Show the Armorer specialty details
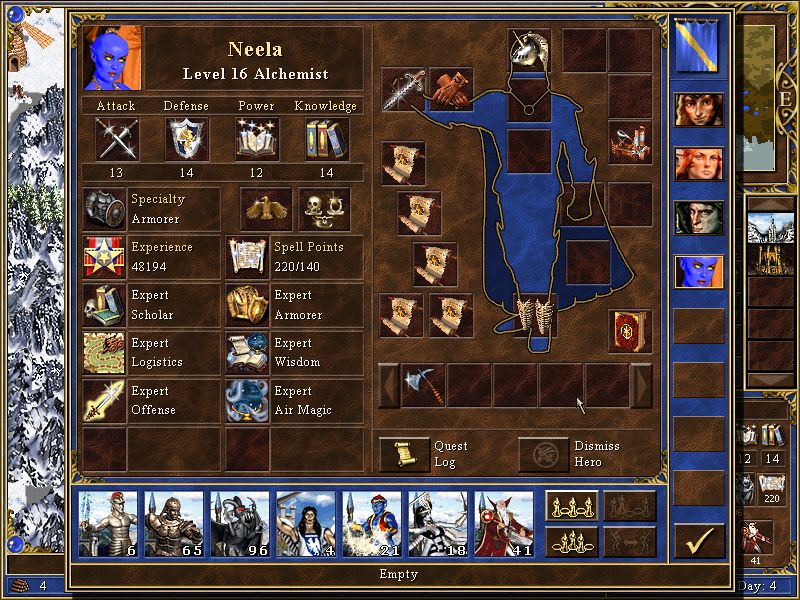Viewport: 800px width, 600px height. coord(104,209)
